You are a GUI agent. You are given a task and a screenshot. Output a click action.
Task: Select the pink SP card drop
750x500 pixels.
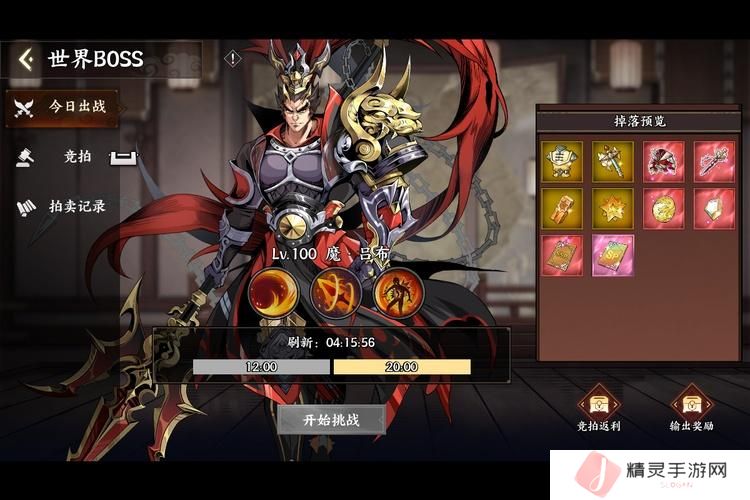pyautogui.click(x=611, y=255)
